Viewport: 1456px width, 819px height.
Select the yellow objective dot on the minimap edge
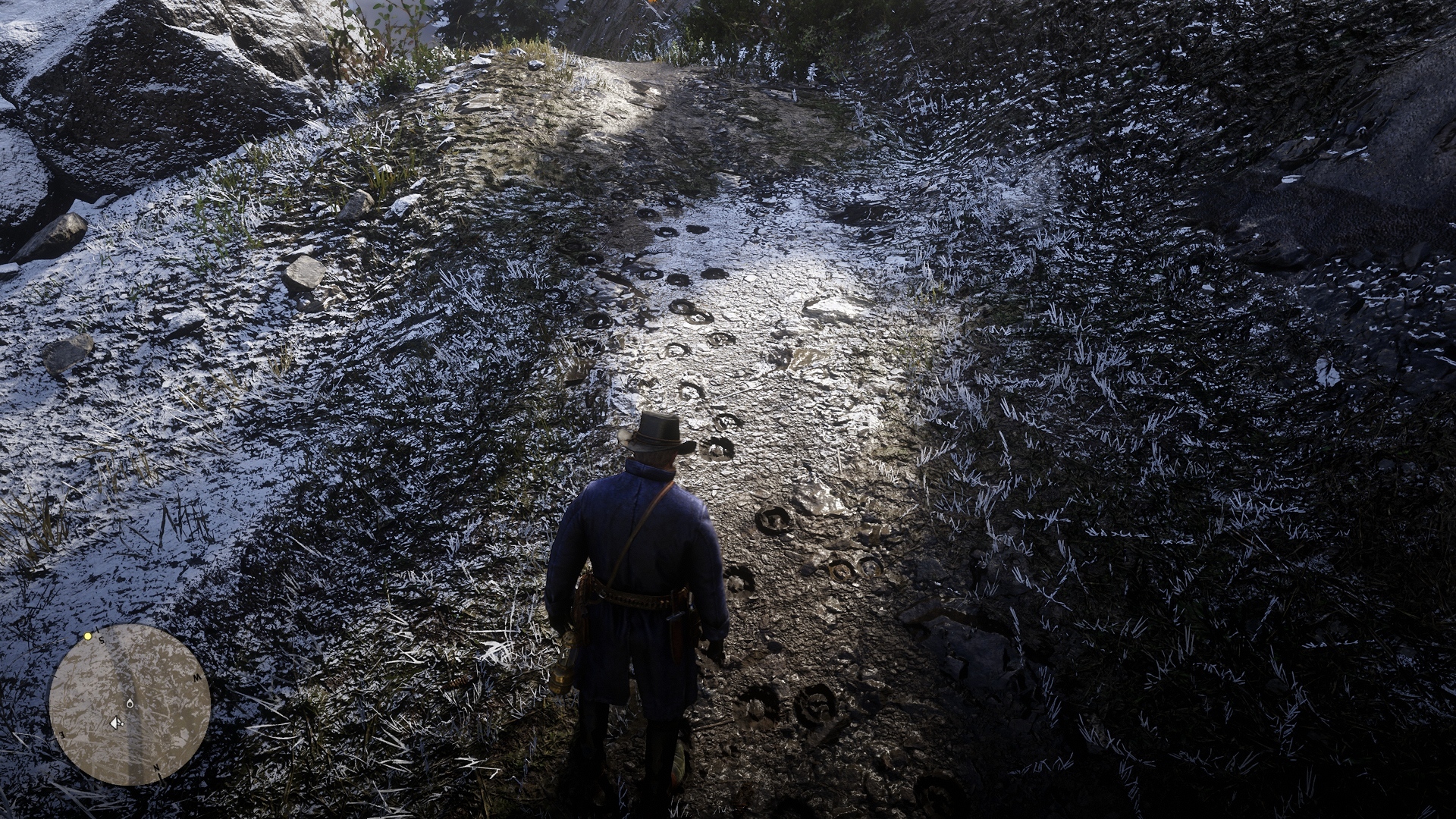pos(88,636)
